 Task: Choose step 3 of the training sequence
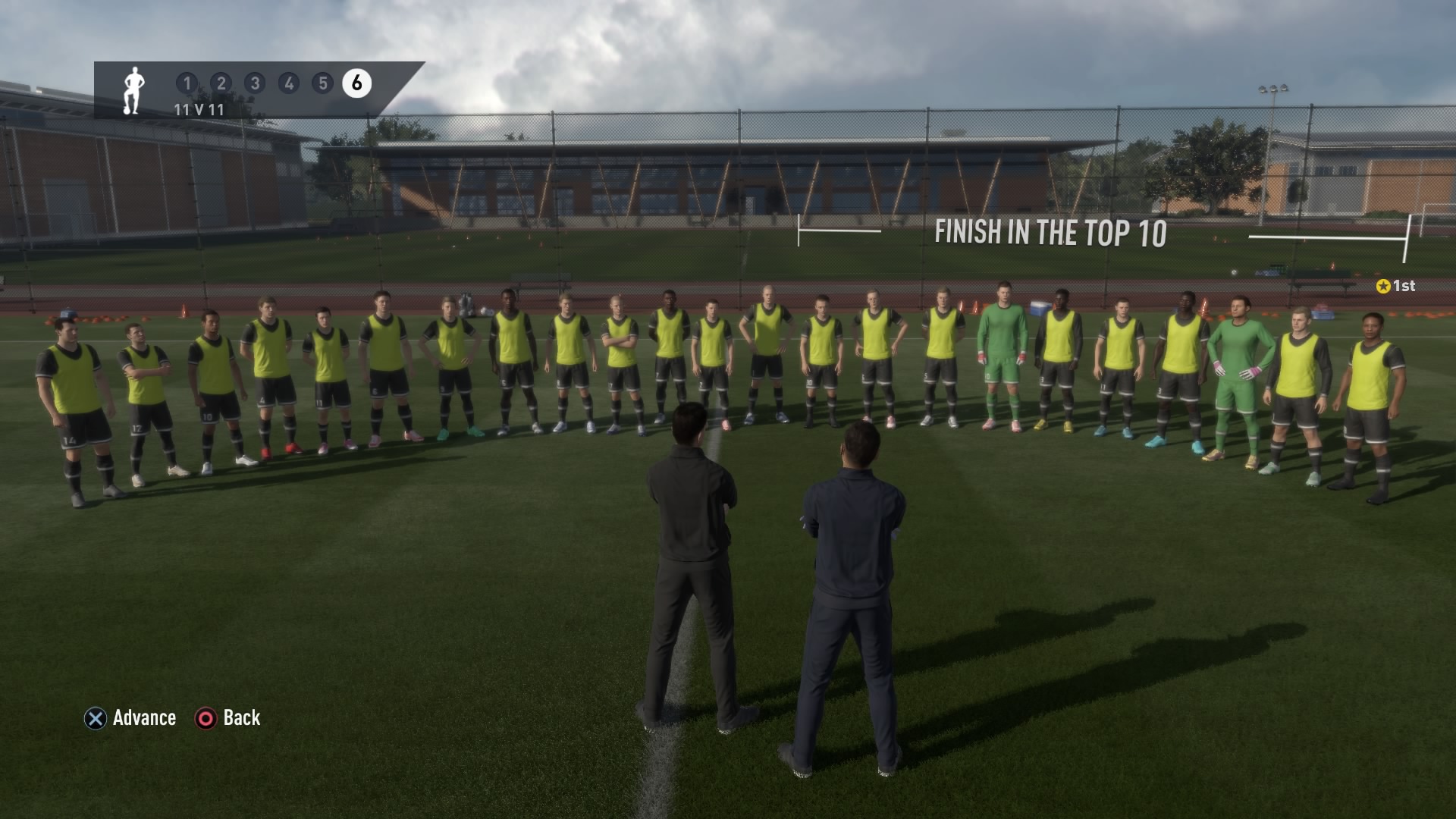pyautogui.click(x=255, y=83)
